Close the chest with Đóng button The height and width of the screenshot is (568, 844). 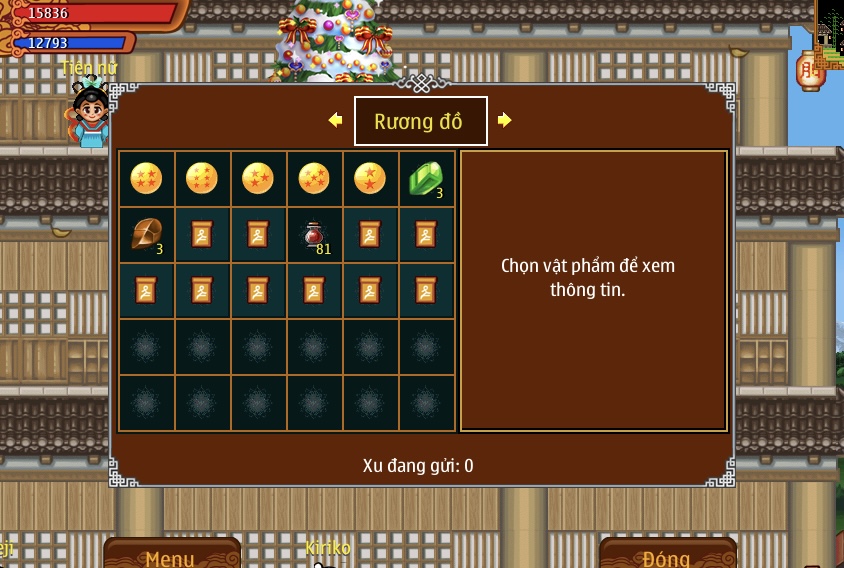click(x=667, y=555)
